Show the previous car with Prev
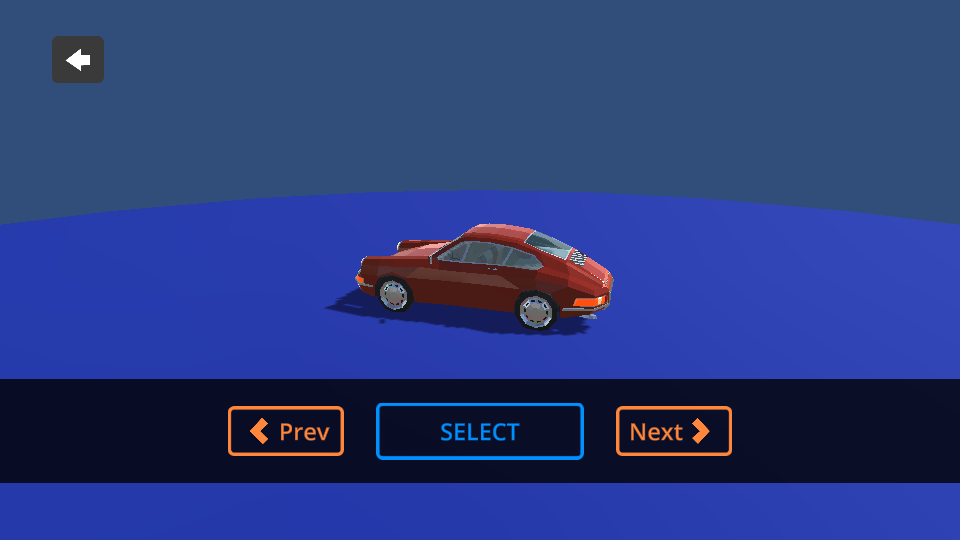Image resolution: width=960 pixels, height=540 pixels. pos(286,431)
